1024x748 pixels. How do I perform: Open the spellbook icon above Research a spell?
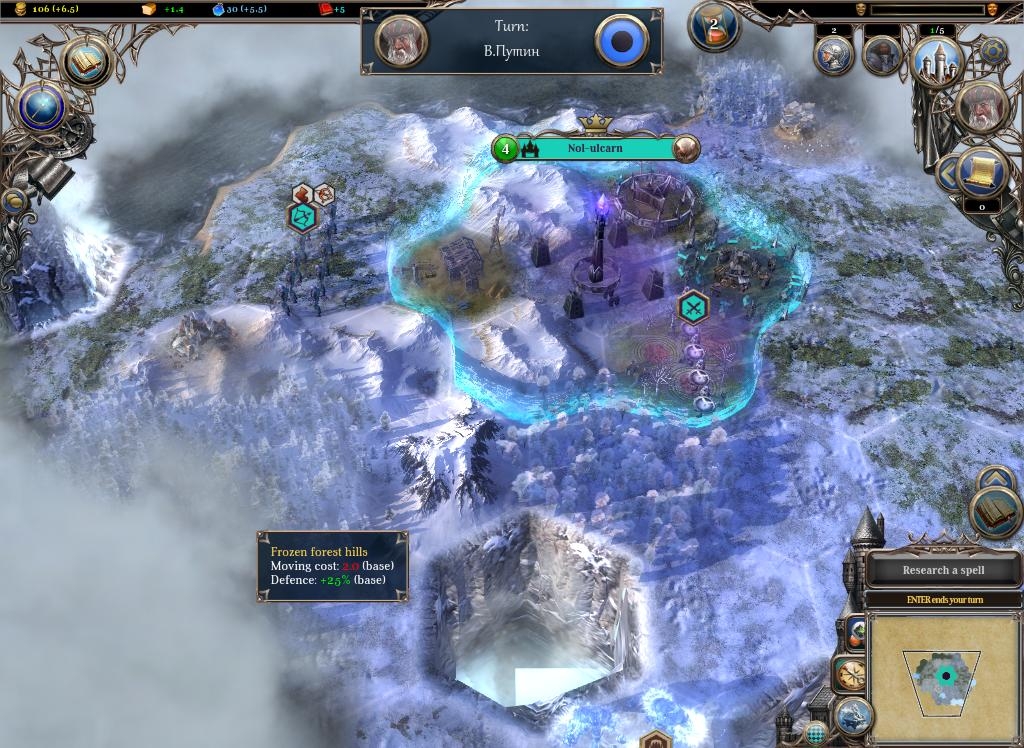995,514
